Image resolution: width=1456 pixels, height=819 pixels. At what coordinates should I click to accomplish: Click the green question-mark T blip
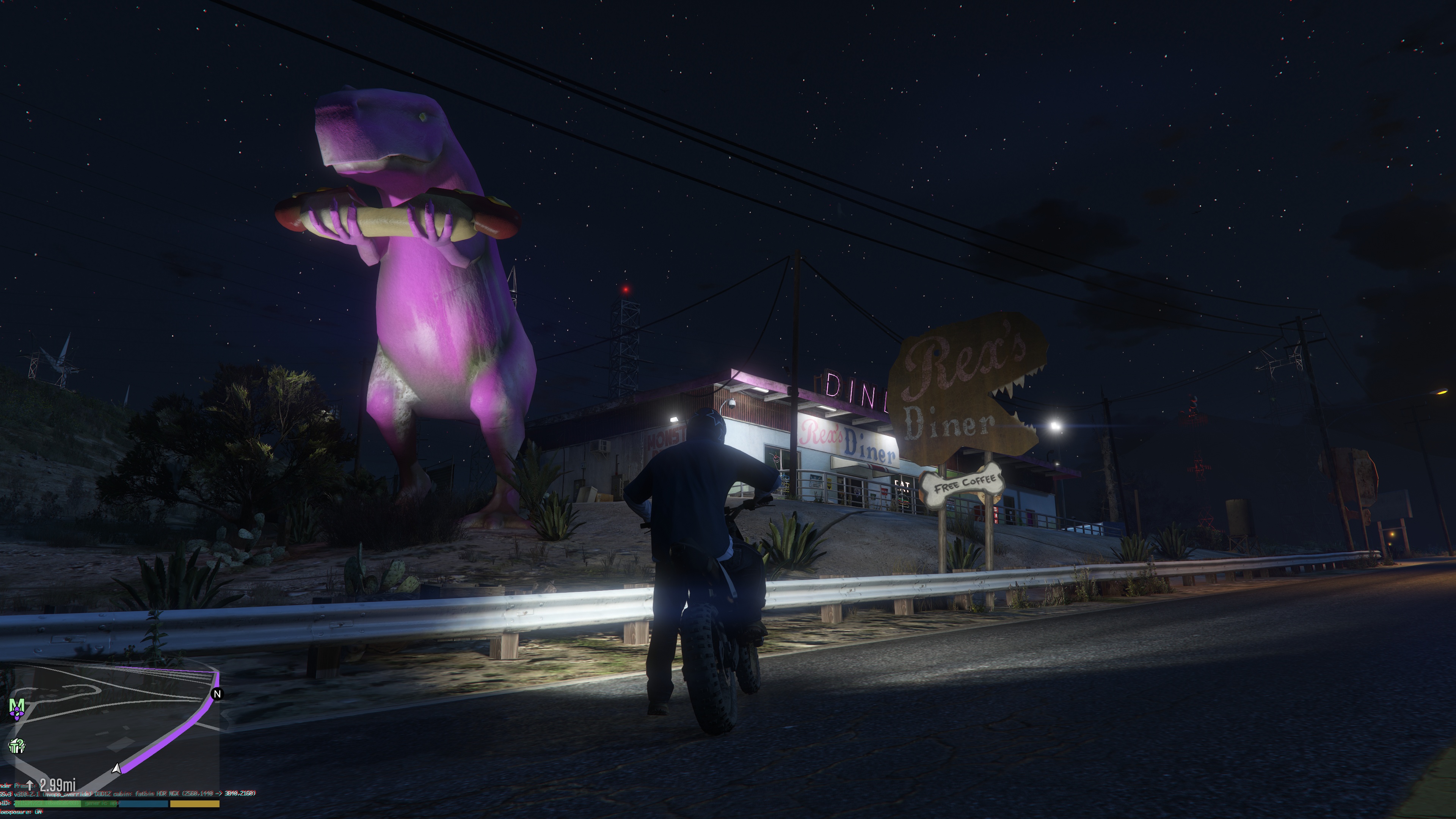(16, 746)
